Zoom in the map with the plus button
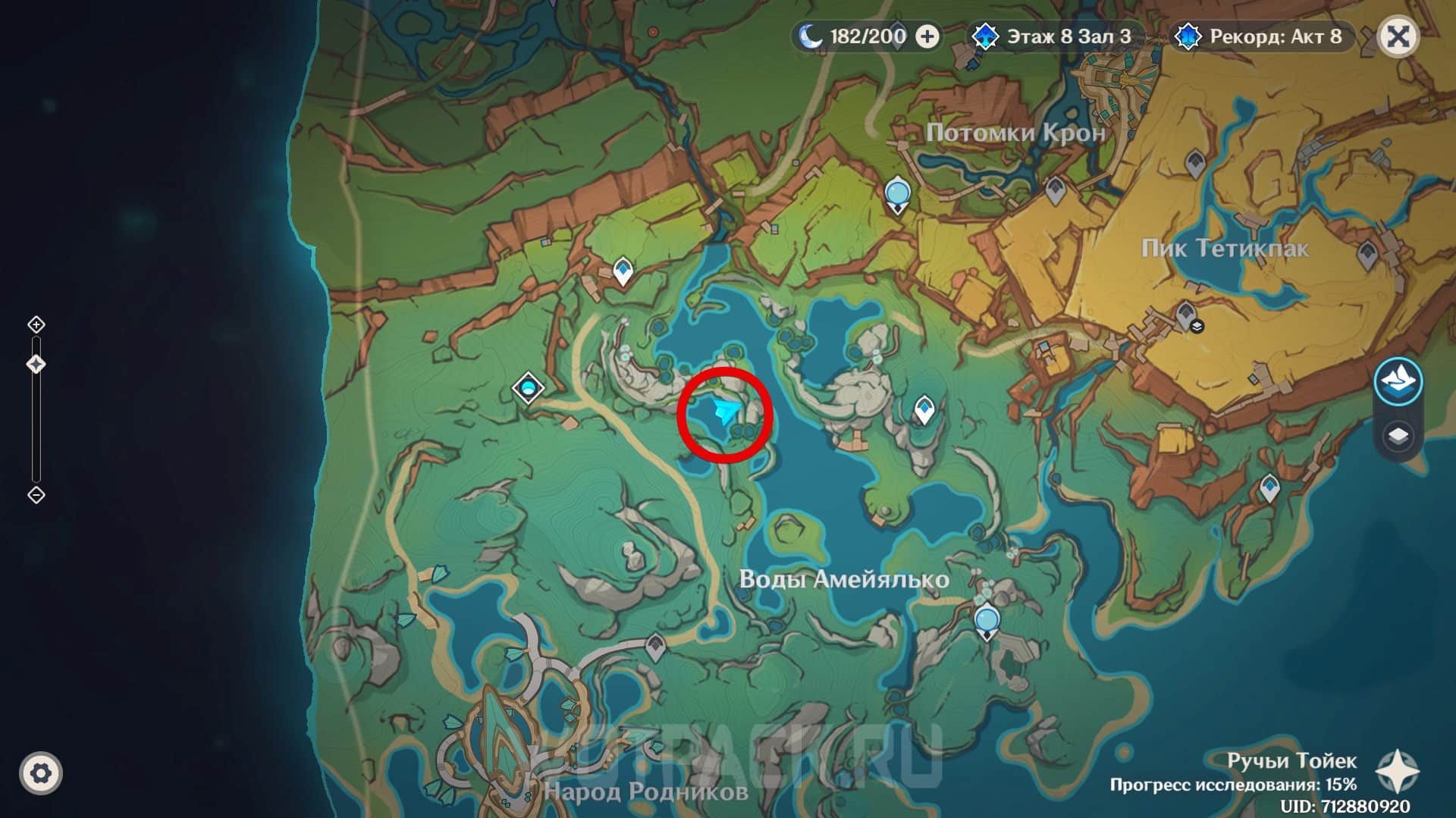Screen dimensions: 1456x818 pyautogui.click(x=36, y=325)
